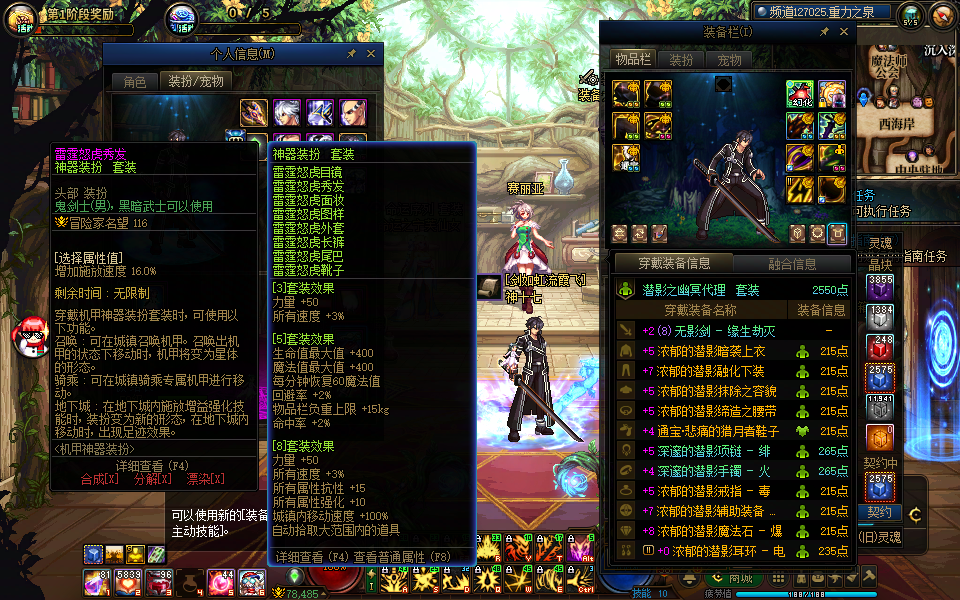
Task: Pin the 个人信息 personal info window
Action: (351, 53)
